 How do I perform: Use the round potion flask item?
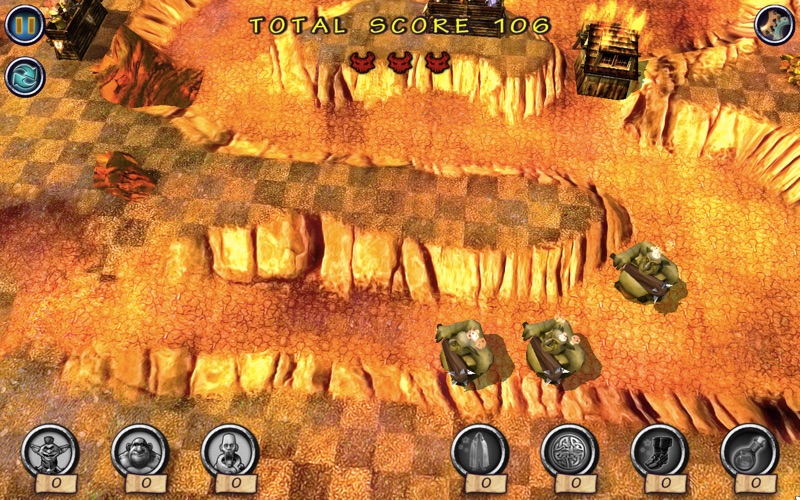(750, 450)
